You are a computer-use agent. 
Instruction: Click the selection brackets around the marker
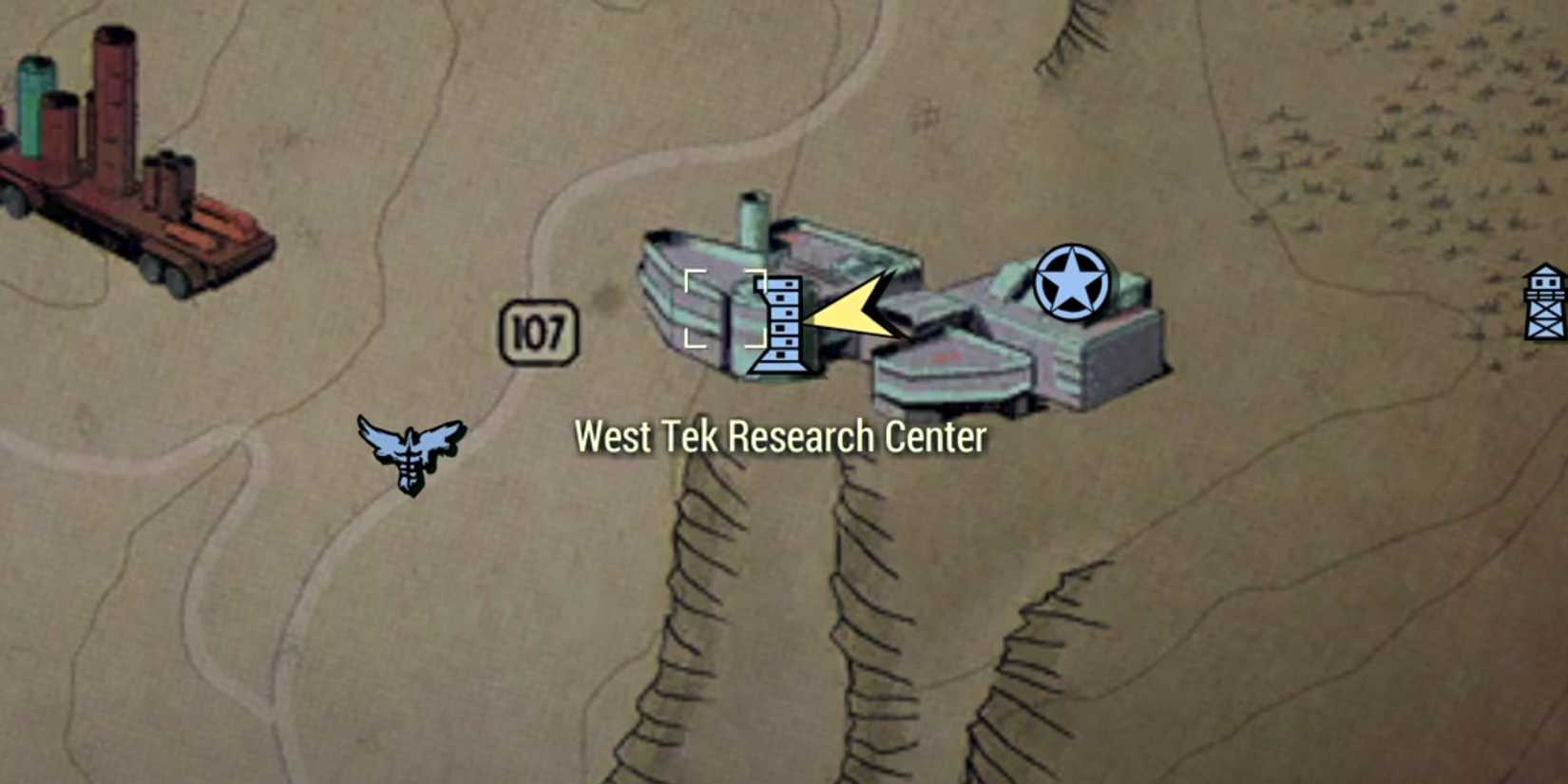point(727,309)
